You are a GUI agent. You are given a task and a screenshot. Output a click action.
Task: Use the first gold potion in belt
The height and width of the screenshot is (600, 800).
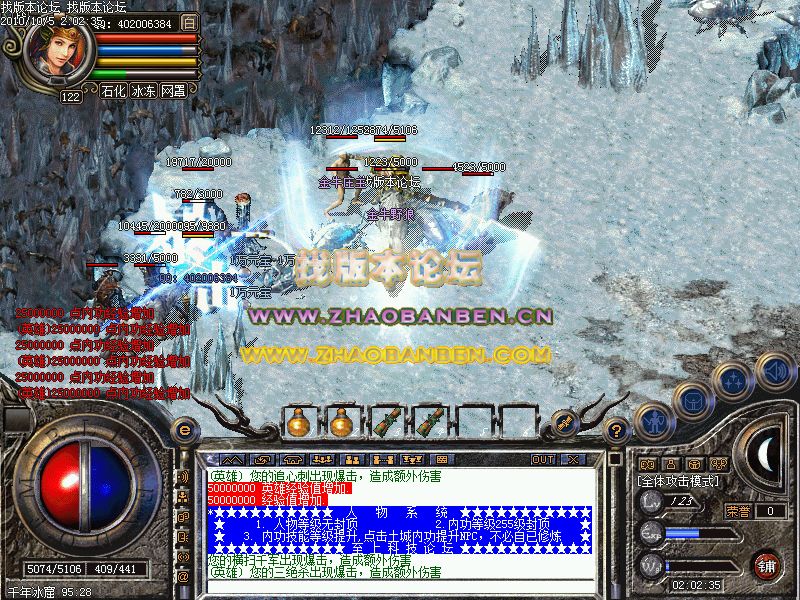point(297,422)
